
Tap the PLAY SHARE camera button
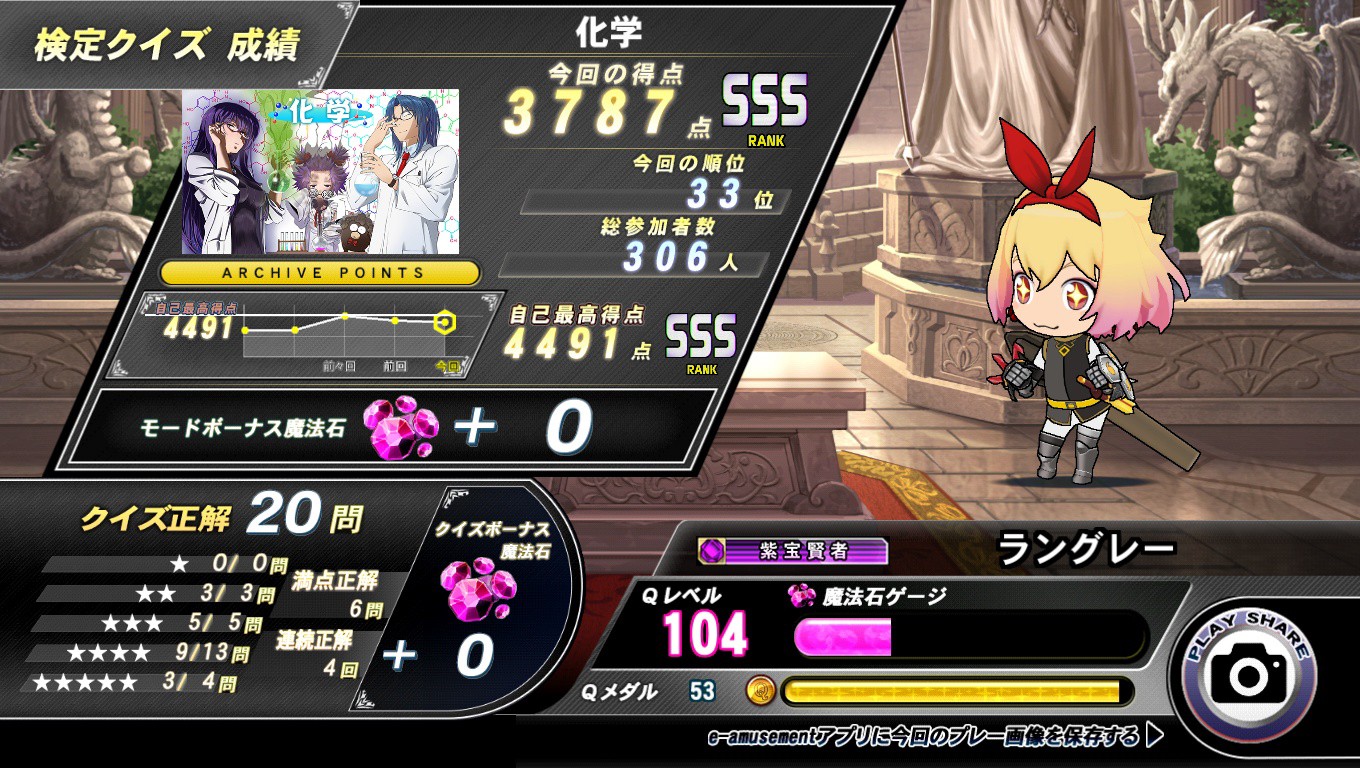(x=1249, y=676)
